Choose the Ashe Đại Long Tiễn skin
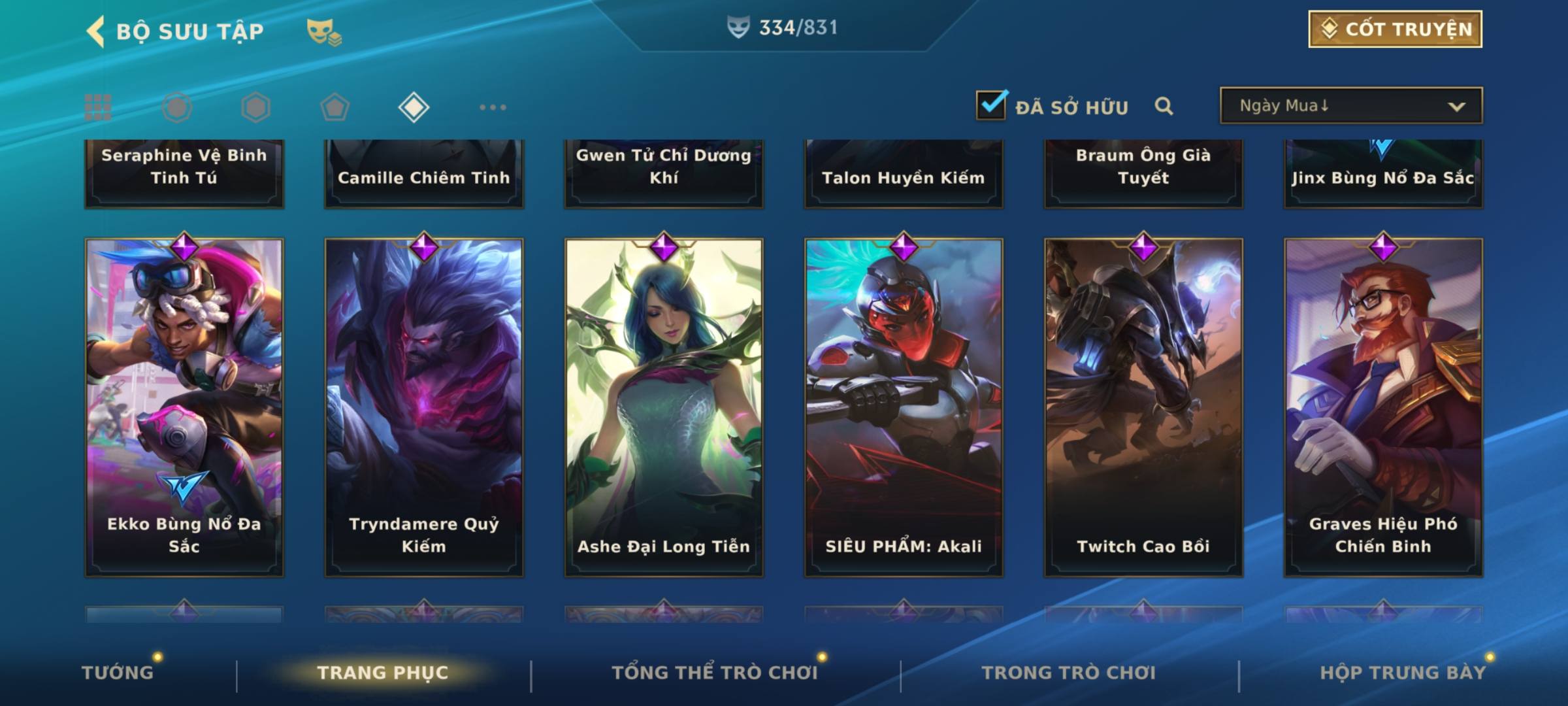This screenshot has width=1568, height=706. (x=664, y=407)
